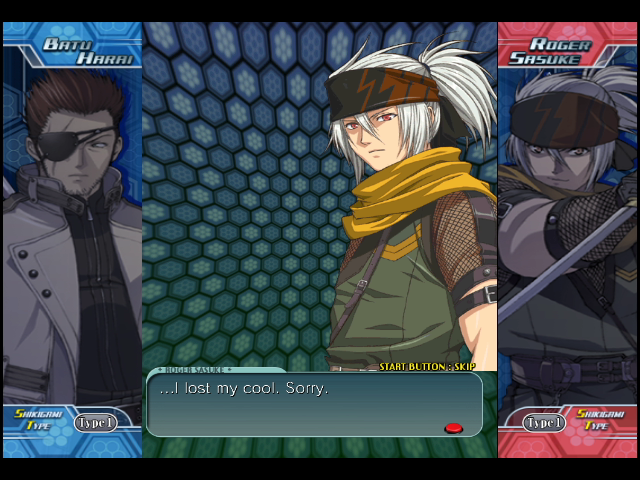640x480 pixels.
Task: Select Roger Sasuke's Type 1 shikigami badge
Action: 545,422
